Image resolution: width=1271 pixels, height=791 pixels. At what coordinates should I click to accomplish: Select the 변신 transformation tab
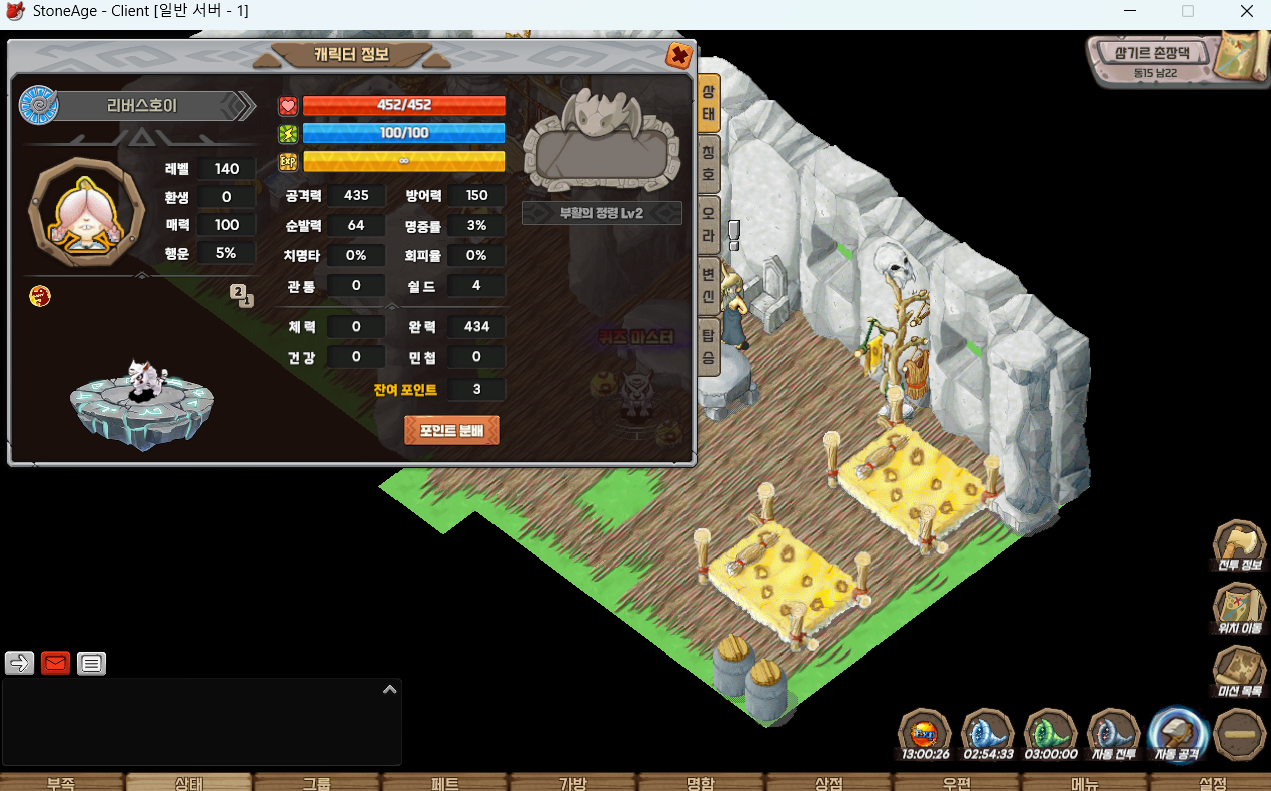point(708,284)
